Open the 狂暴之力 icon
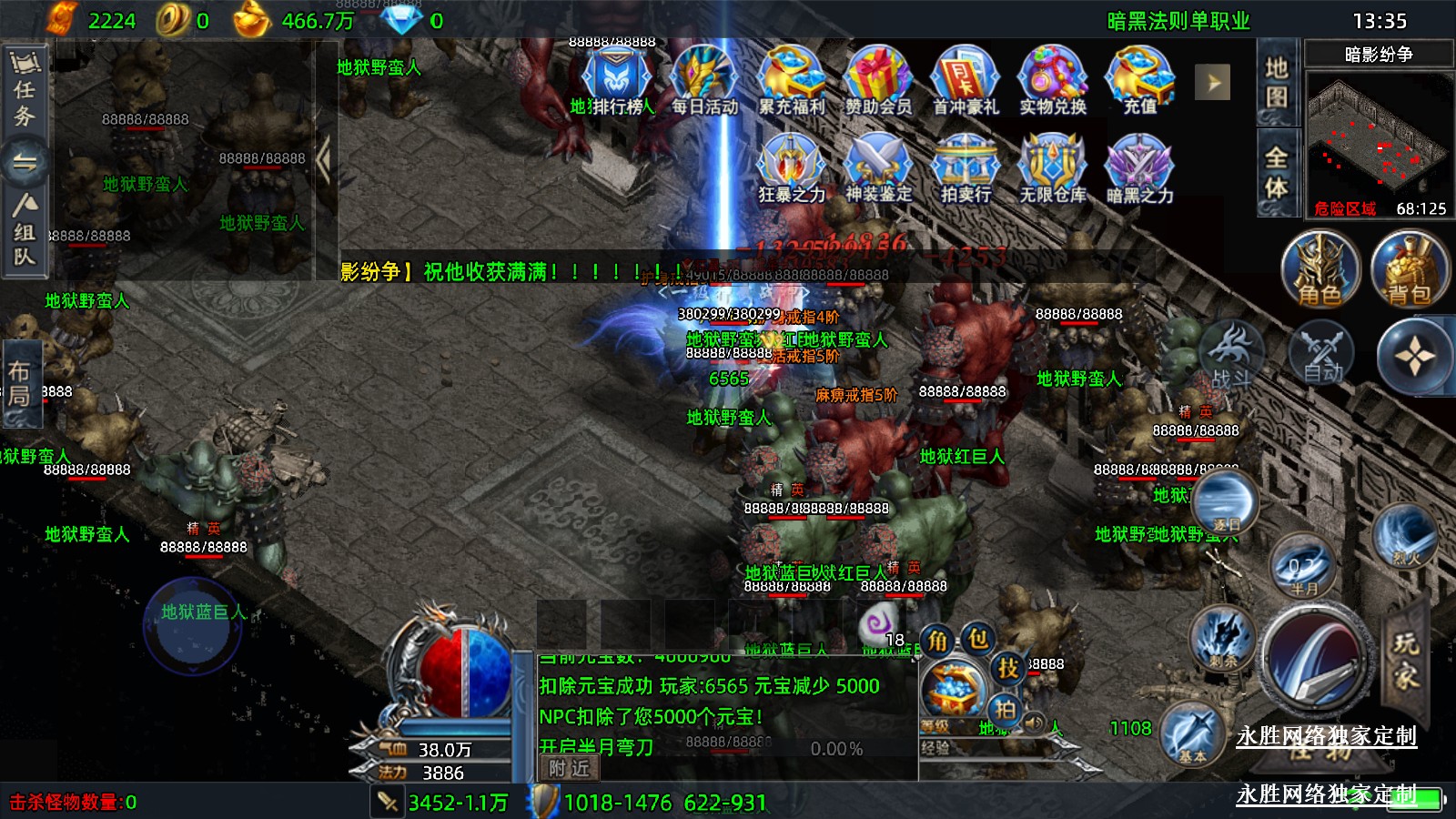 (x=791, y=168)
